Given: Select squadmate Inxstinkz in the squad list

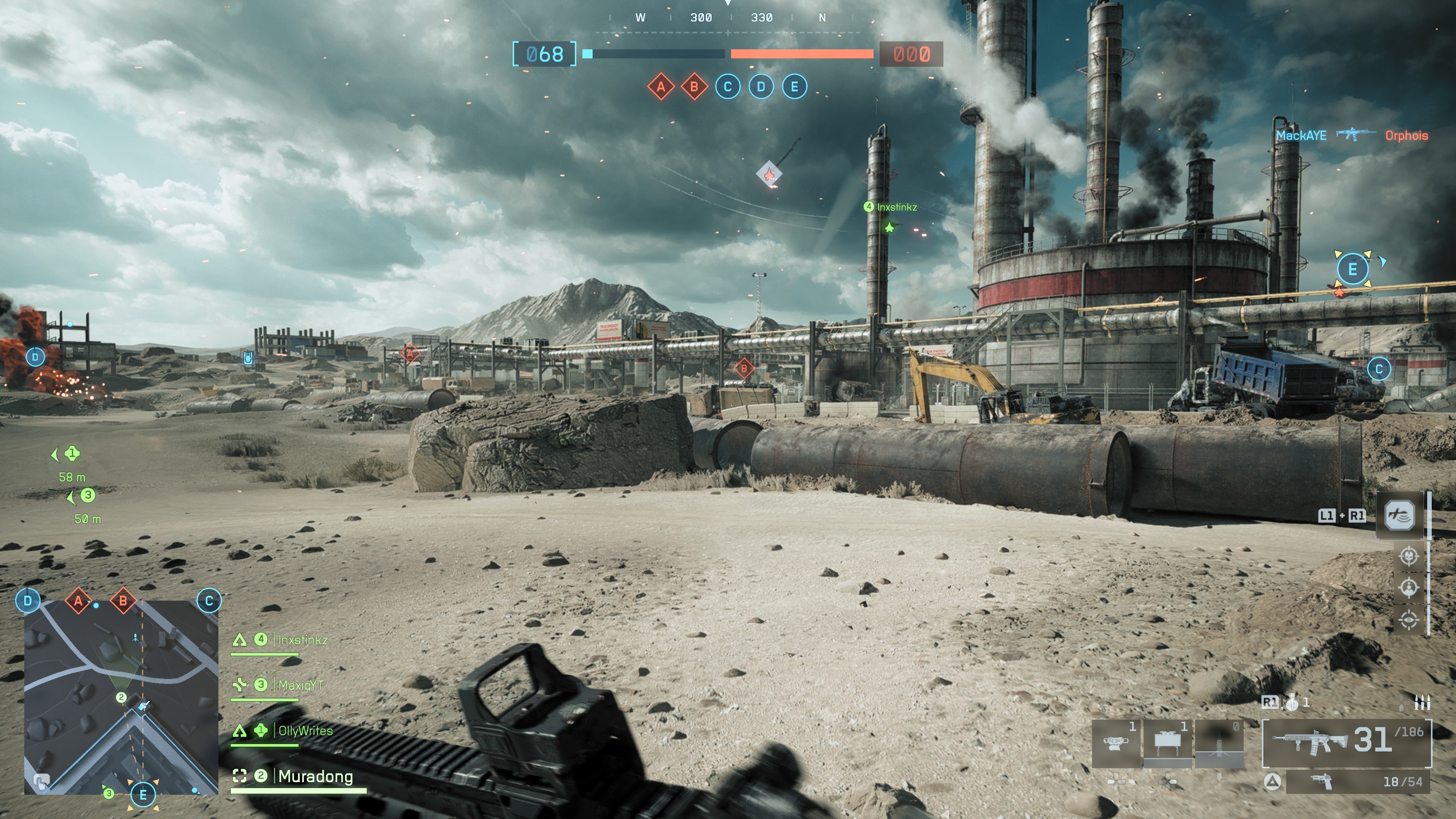Looking at the screenshot, I should [x=303, y=640].
